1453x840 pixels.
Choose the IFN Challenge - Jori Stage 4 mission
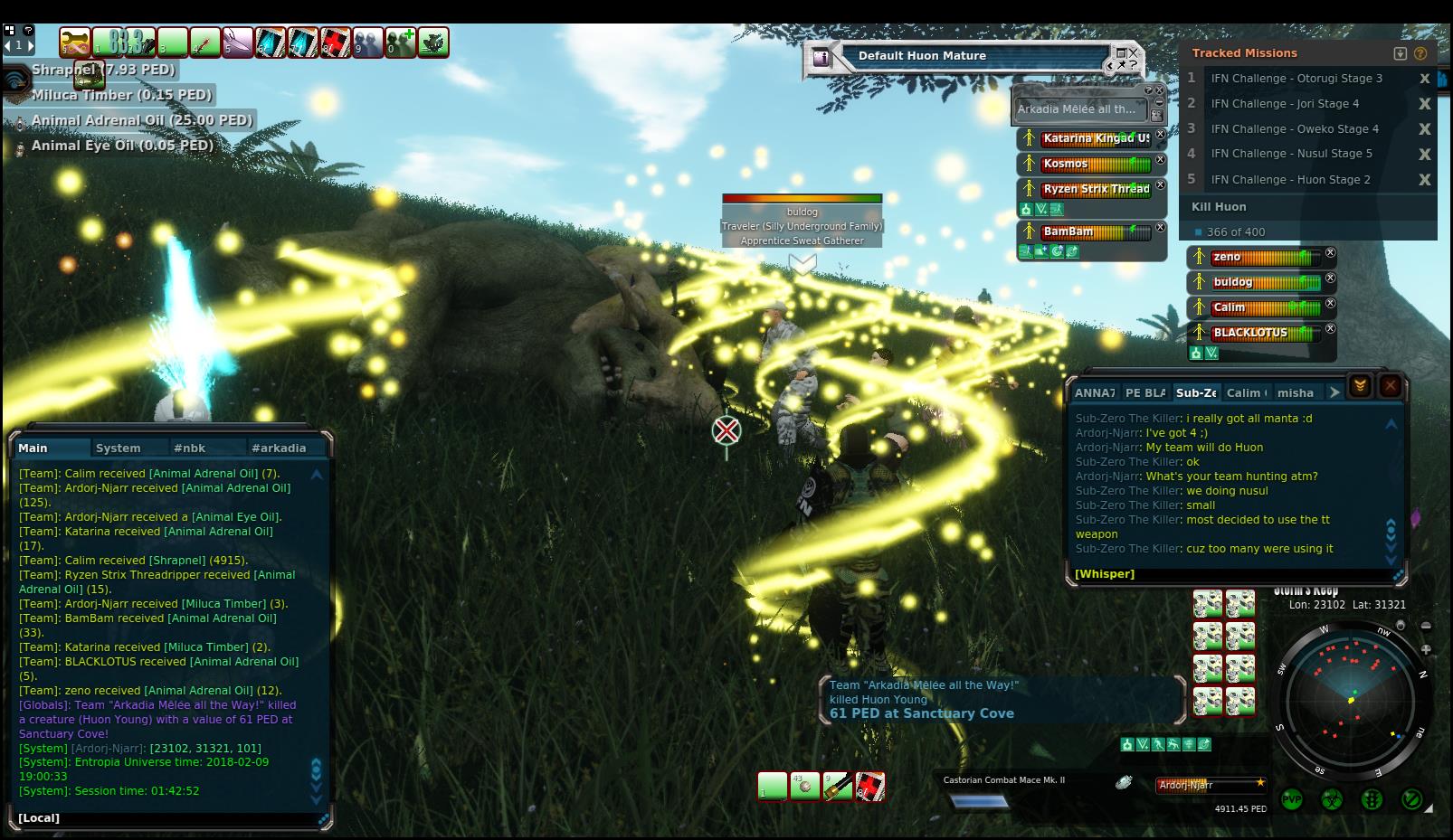click(x=1285, y=103)
